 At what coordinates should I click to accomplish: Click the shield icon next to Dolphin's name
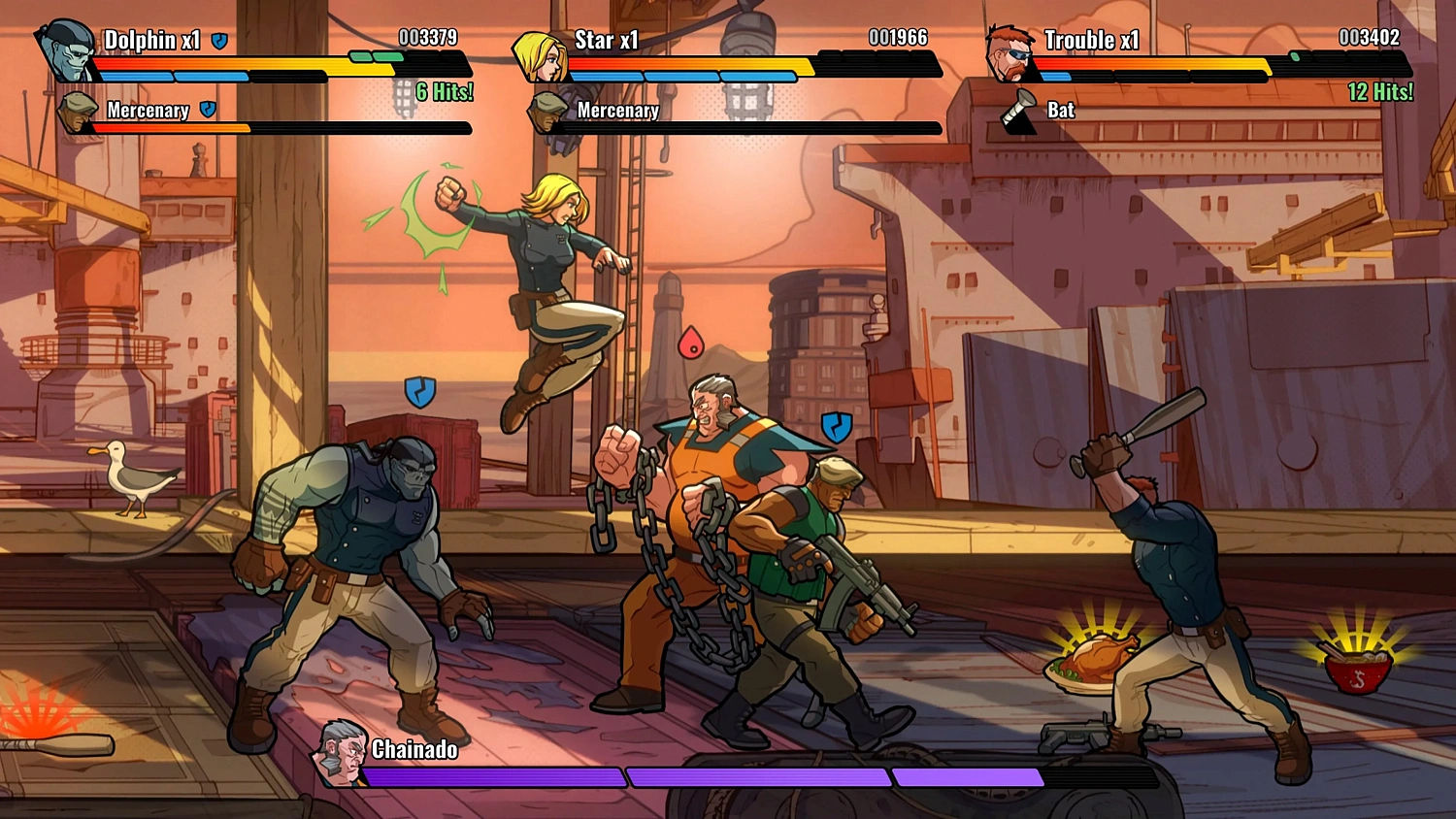pyautogui.click(x=221, y=42)
